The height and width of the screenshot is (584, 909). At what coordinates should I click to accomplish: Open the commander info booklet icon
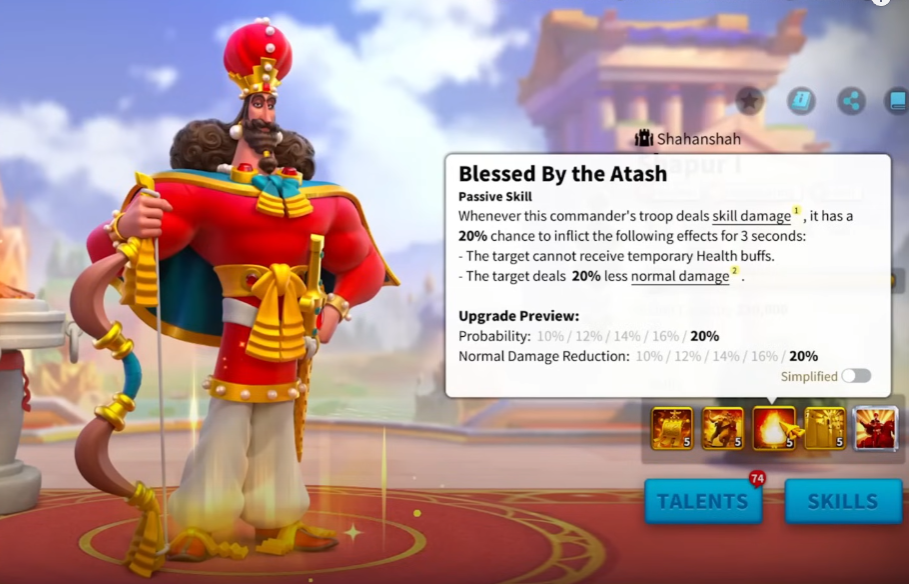tap(801, 100)
